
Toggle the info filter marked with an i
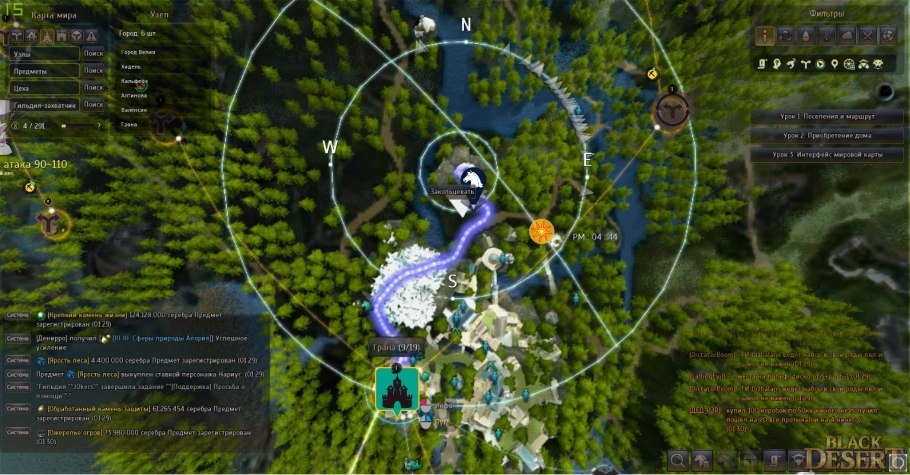pos(767,36)
